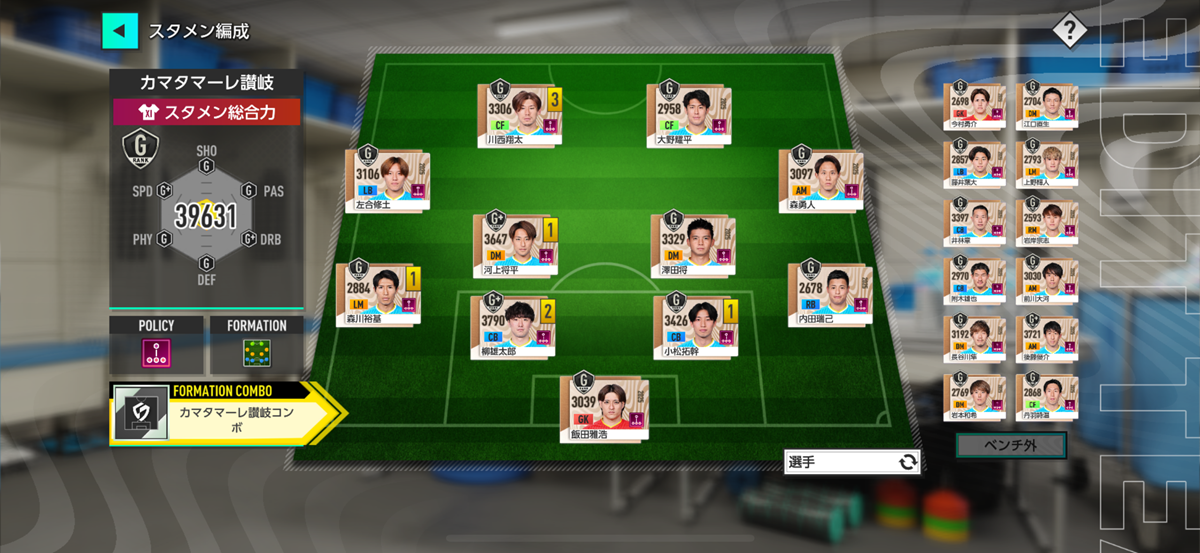
Task: Choose LB 左合修土 player card
Action: click(x=385, y=181)
